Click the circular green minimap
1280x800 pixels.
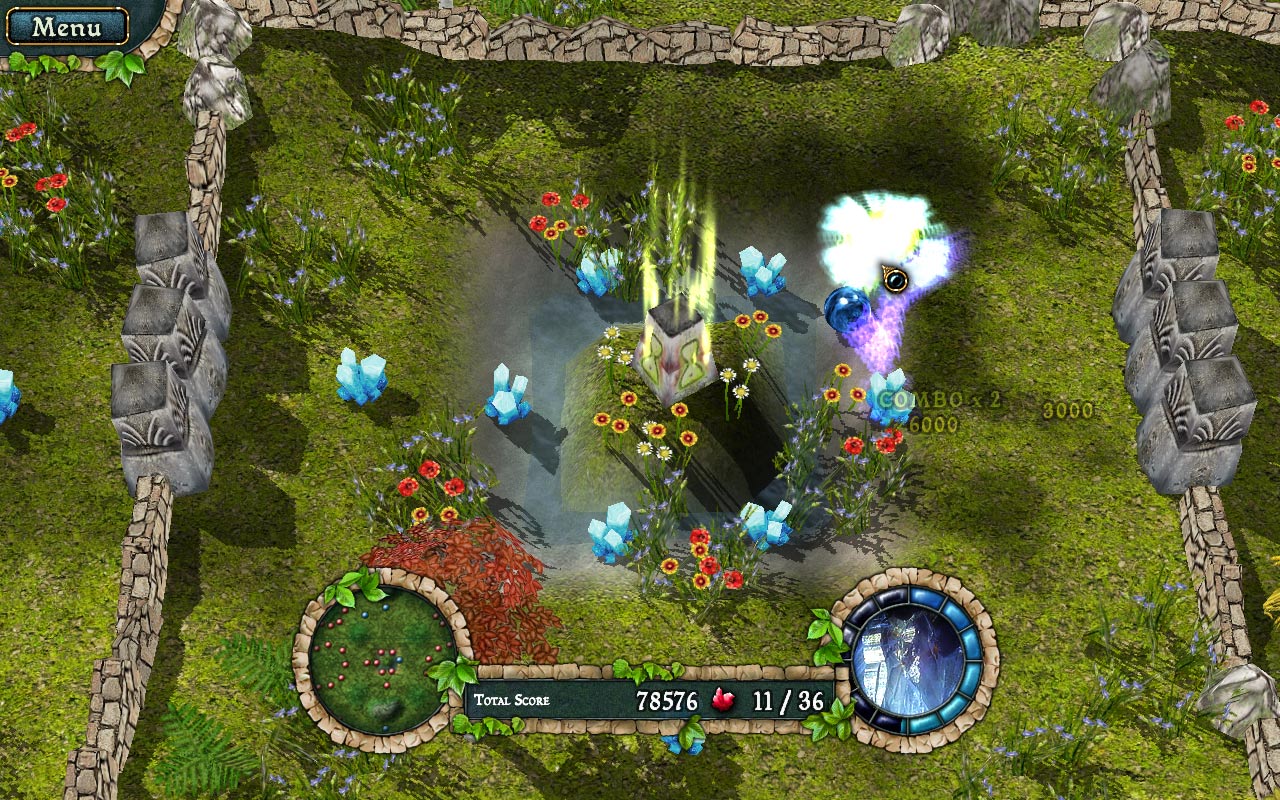[379, 659]
